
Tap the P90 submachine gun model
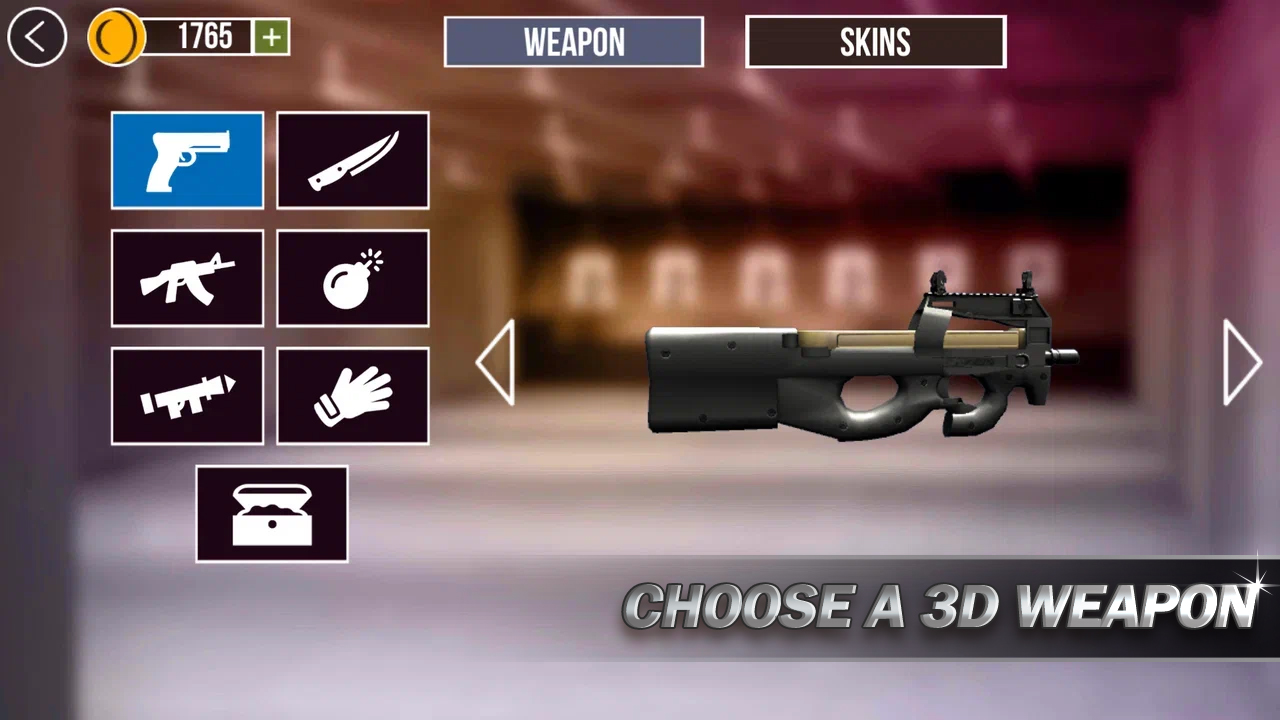tap(860, 370)
